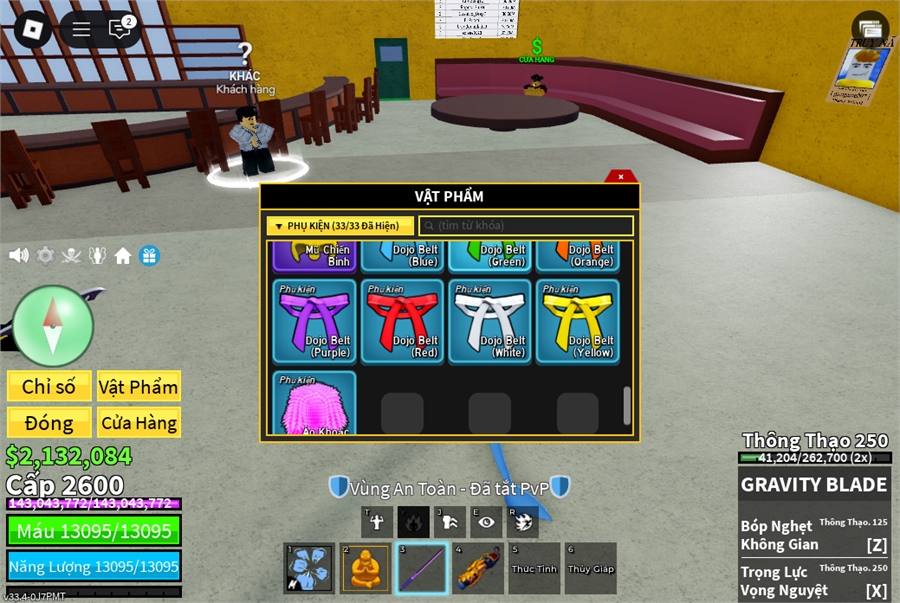Open the gear settings icon
Screen dimensions: 900x603
[x=45, y=255]
